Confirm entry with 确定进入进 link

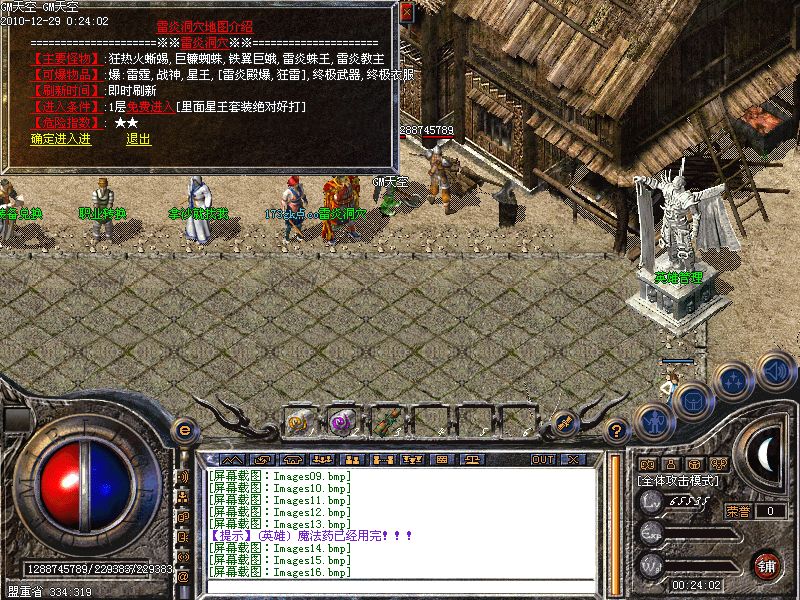click(60, 139)
